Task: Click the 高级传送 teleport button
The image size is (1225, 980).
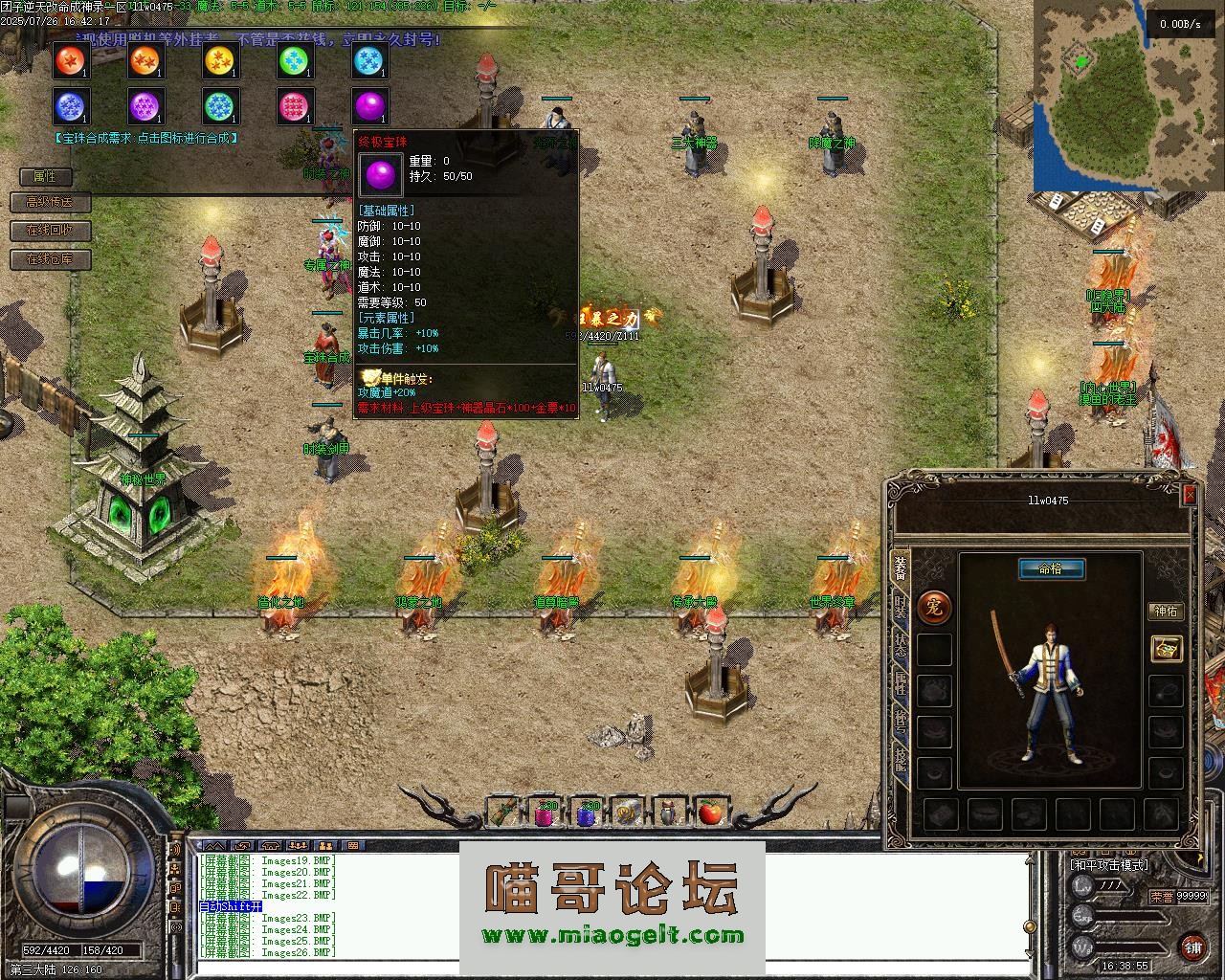Action: tap(49, 202)
